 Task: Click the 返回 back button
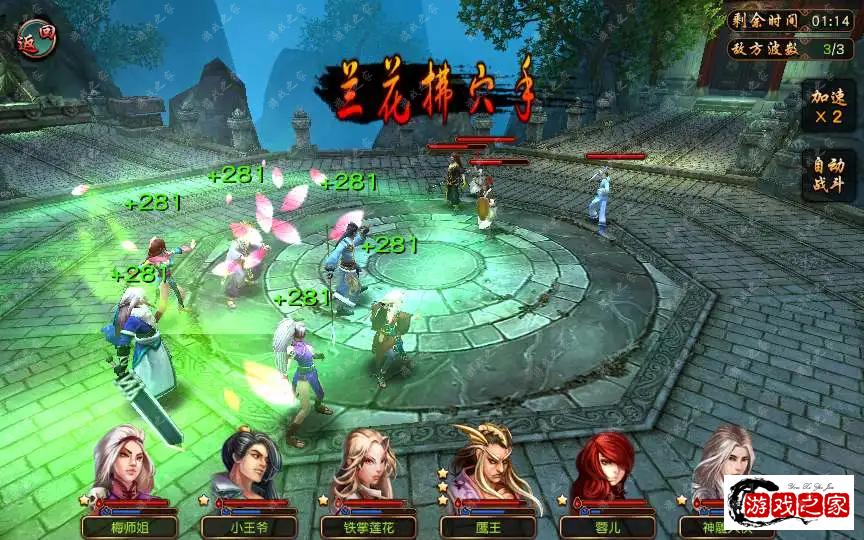[37, 41]
